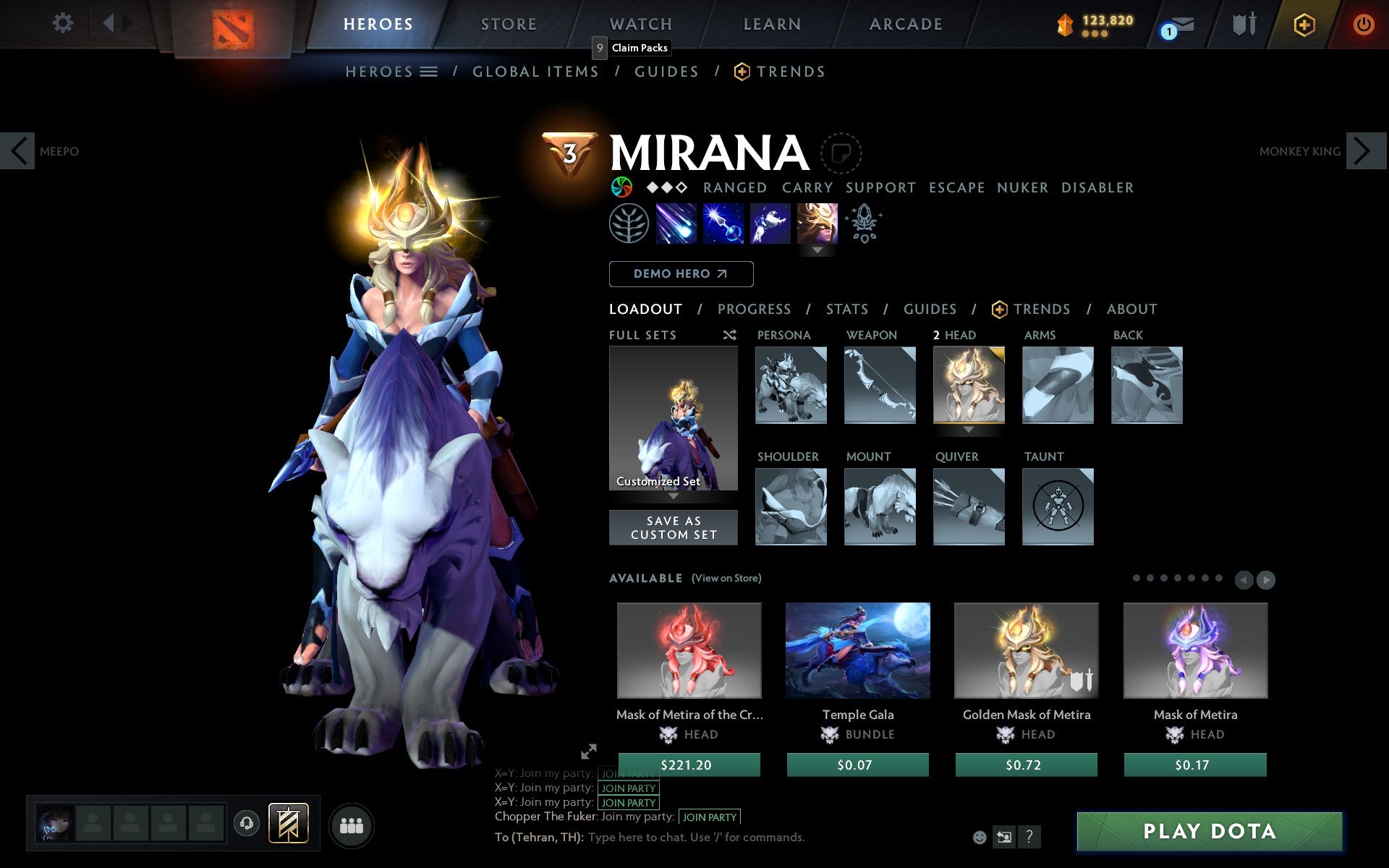Screen dimensions: 1389x868
Task: Expand the Customized Set dropdown arrow
Action: [674, 497]
